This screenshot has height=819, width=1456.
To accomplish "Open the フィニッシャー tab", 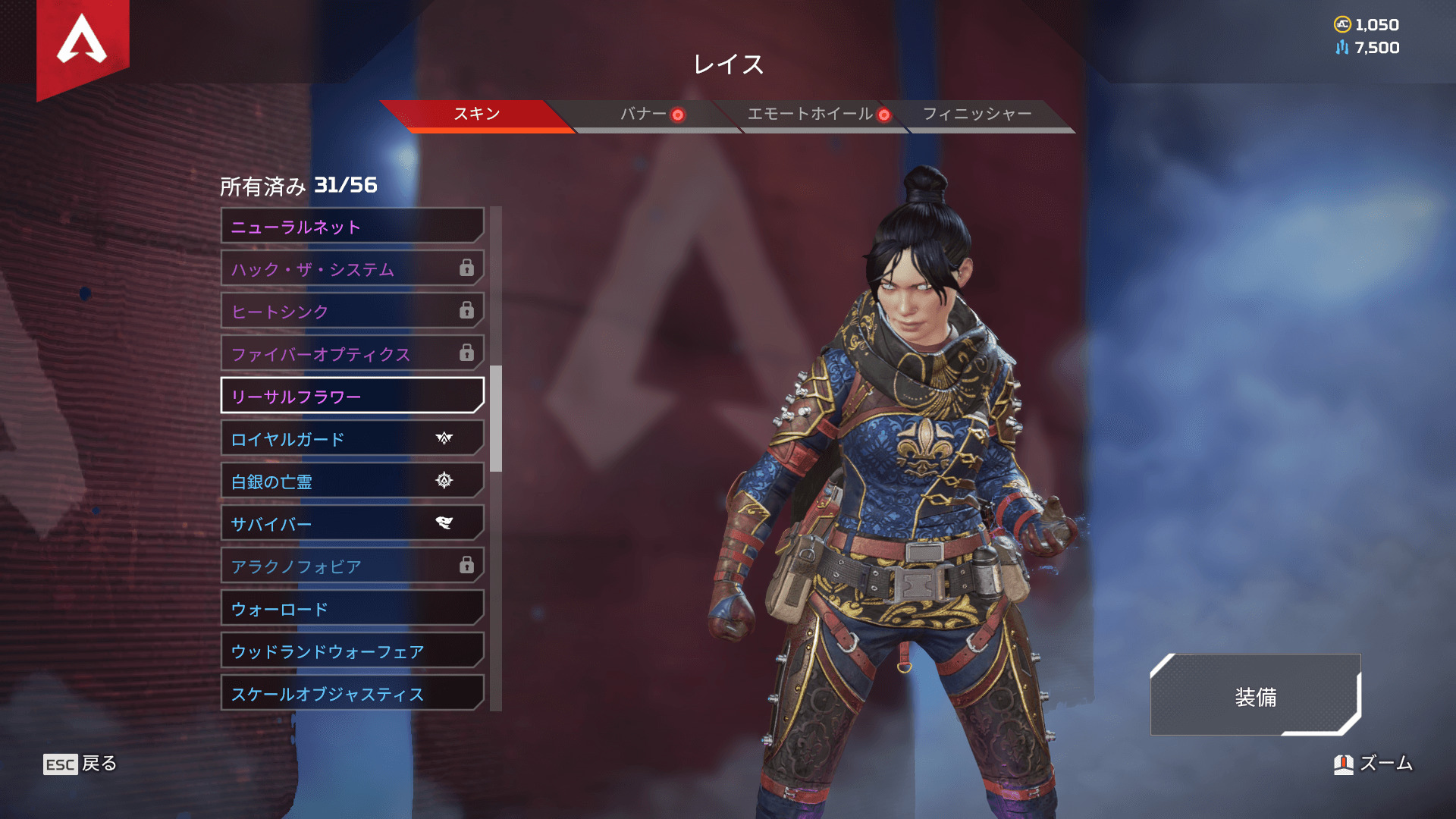I will tap(977, 115).
